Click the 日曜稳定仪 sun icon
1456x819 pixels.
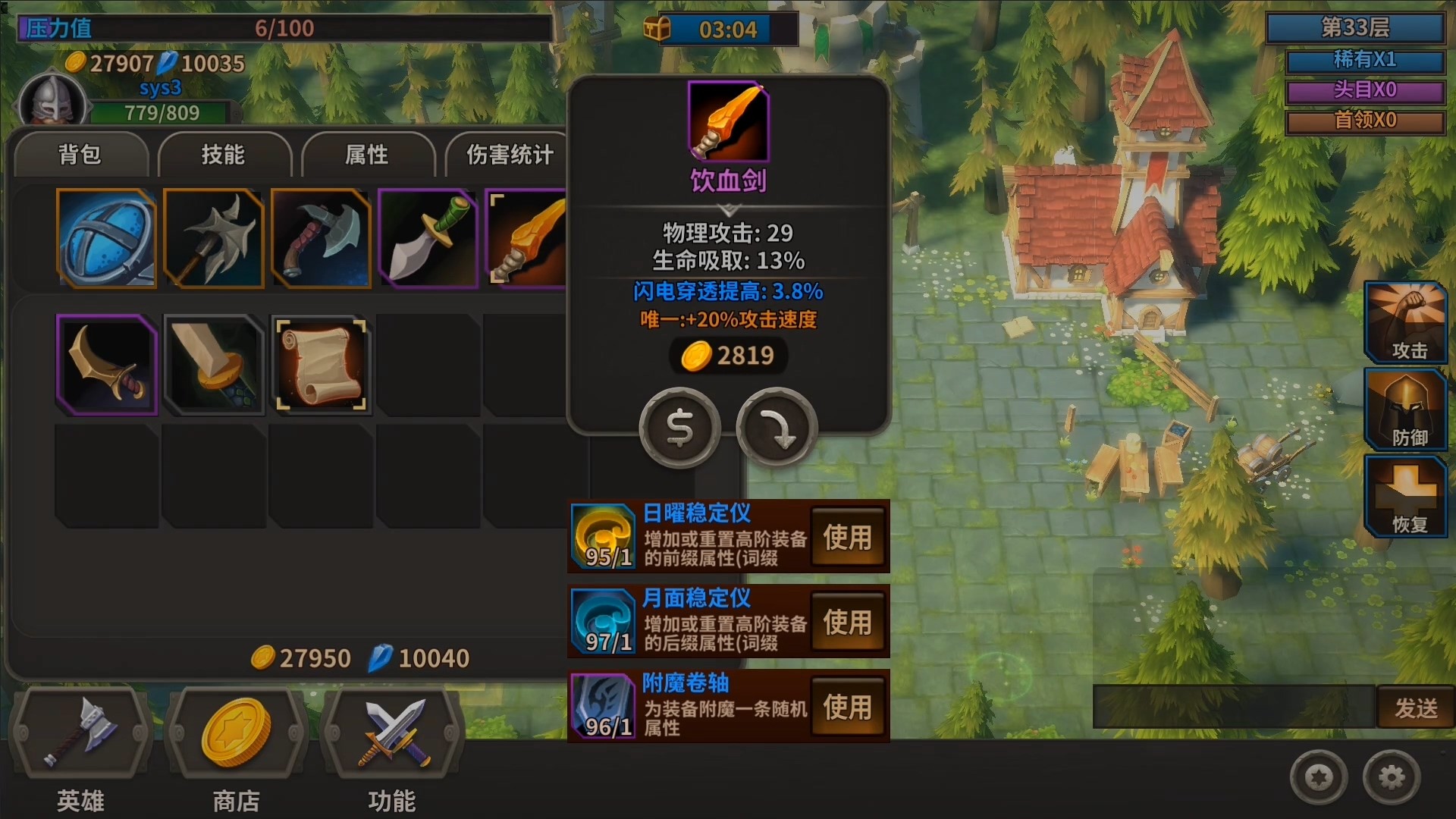[603, 535]
